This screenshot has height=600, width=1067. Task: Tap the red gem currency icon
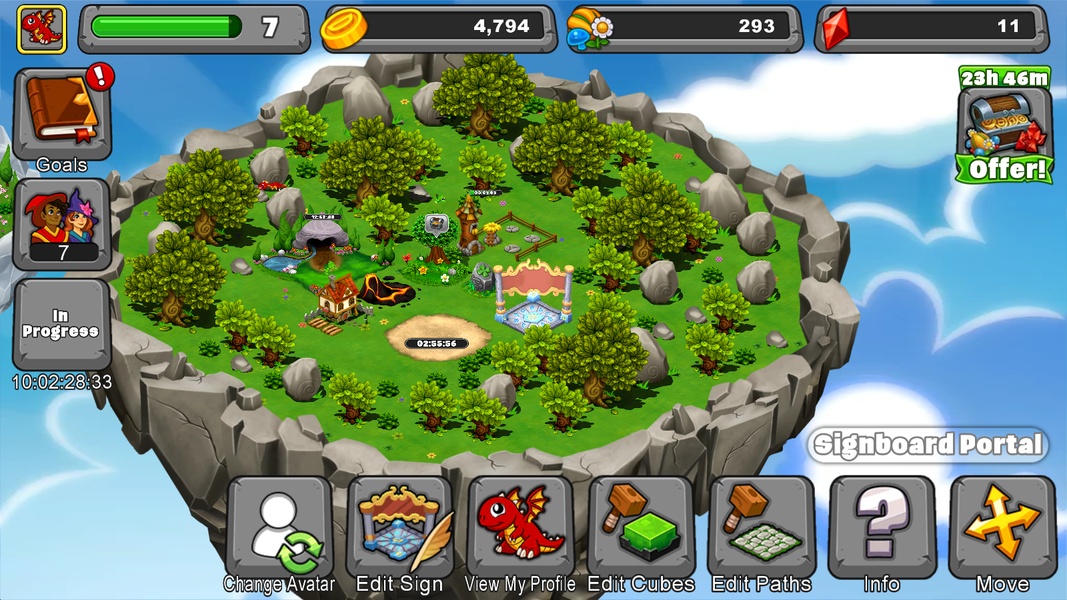(x=834, y=29)
